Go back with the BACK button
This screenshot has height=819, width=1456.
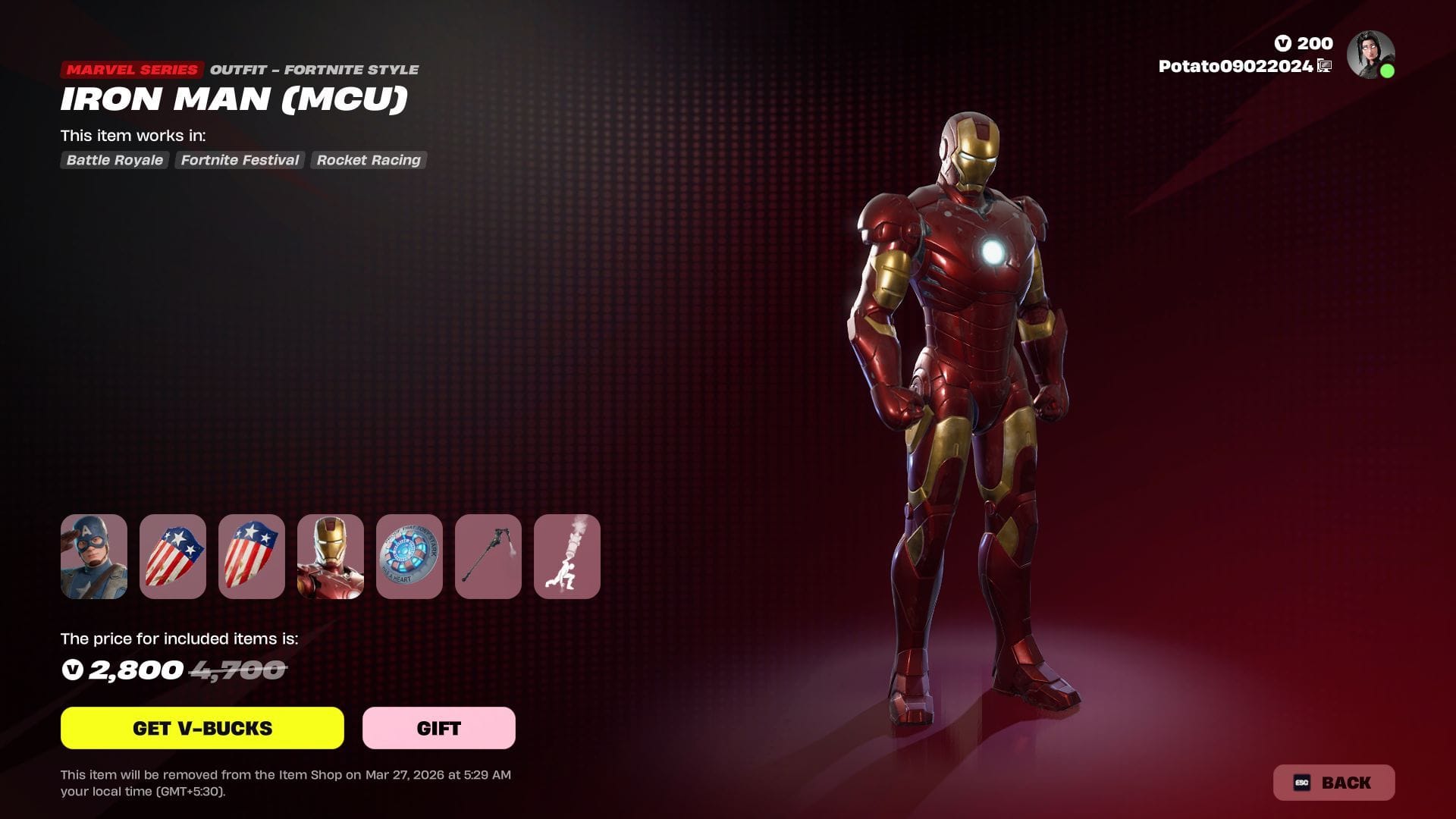1333,783
